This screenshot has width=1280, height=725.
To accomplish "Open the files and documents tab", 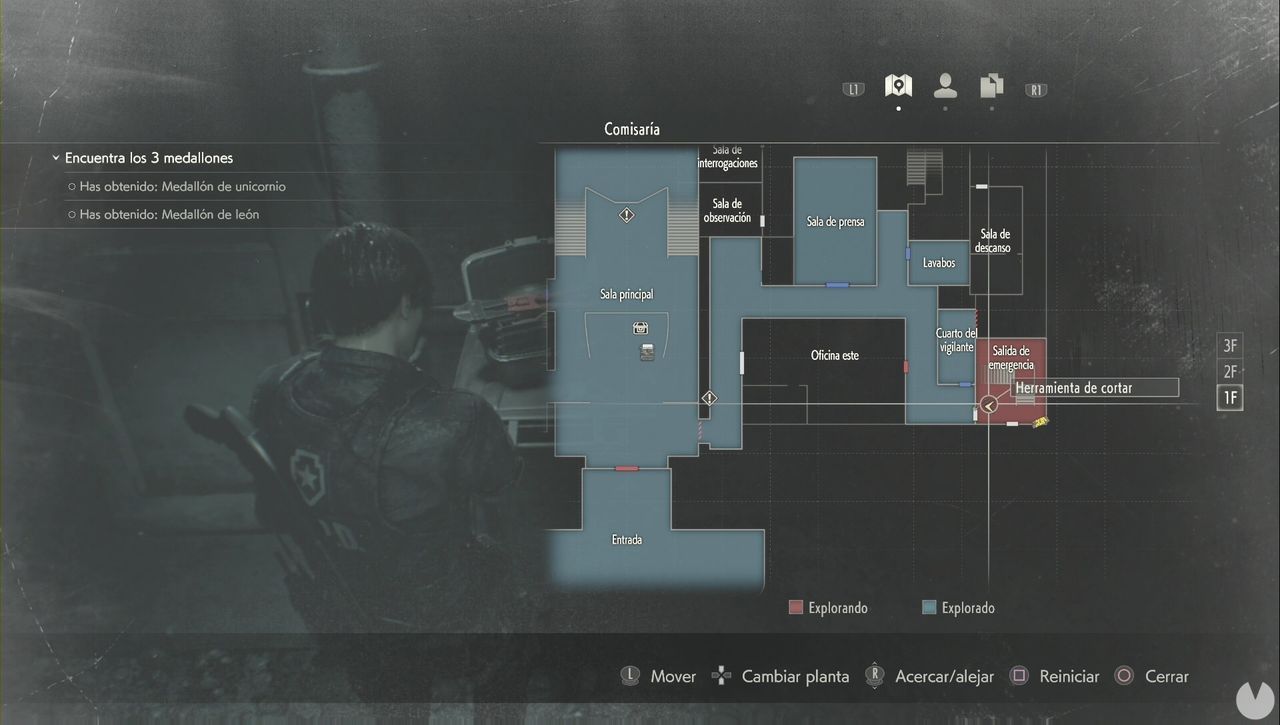I will click(x=991, y=85).
